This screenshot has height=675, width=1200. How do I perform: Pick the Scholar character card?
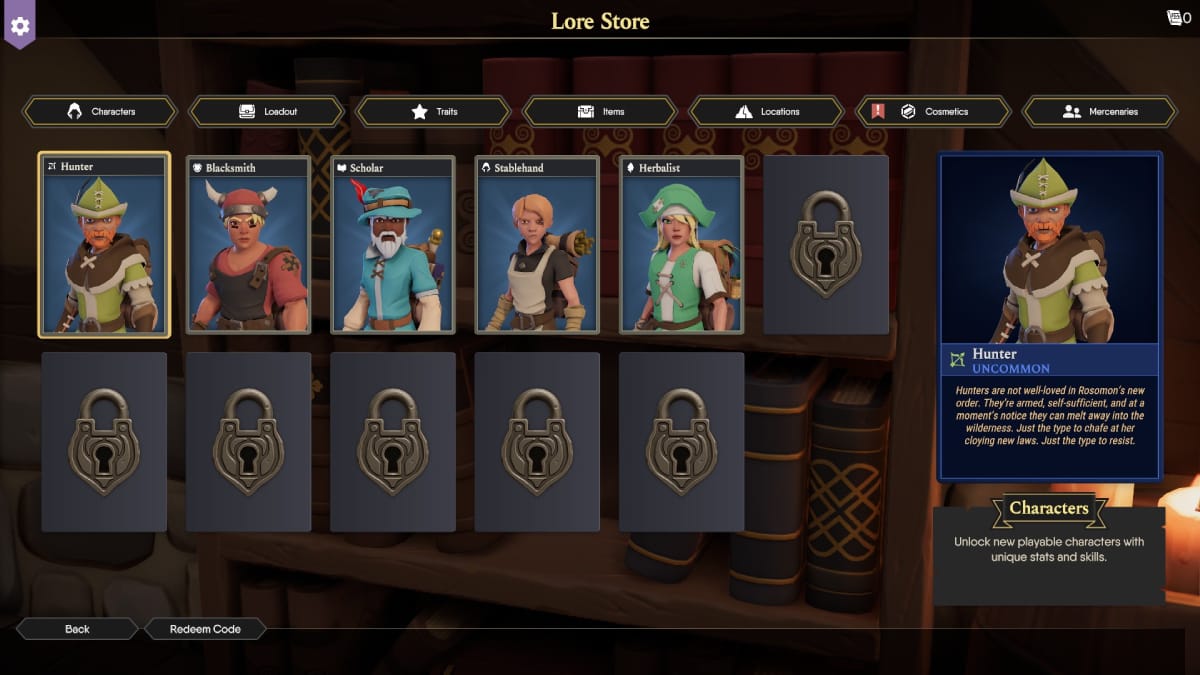pyautogui.click(x=393, y=245)
